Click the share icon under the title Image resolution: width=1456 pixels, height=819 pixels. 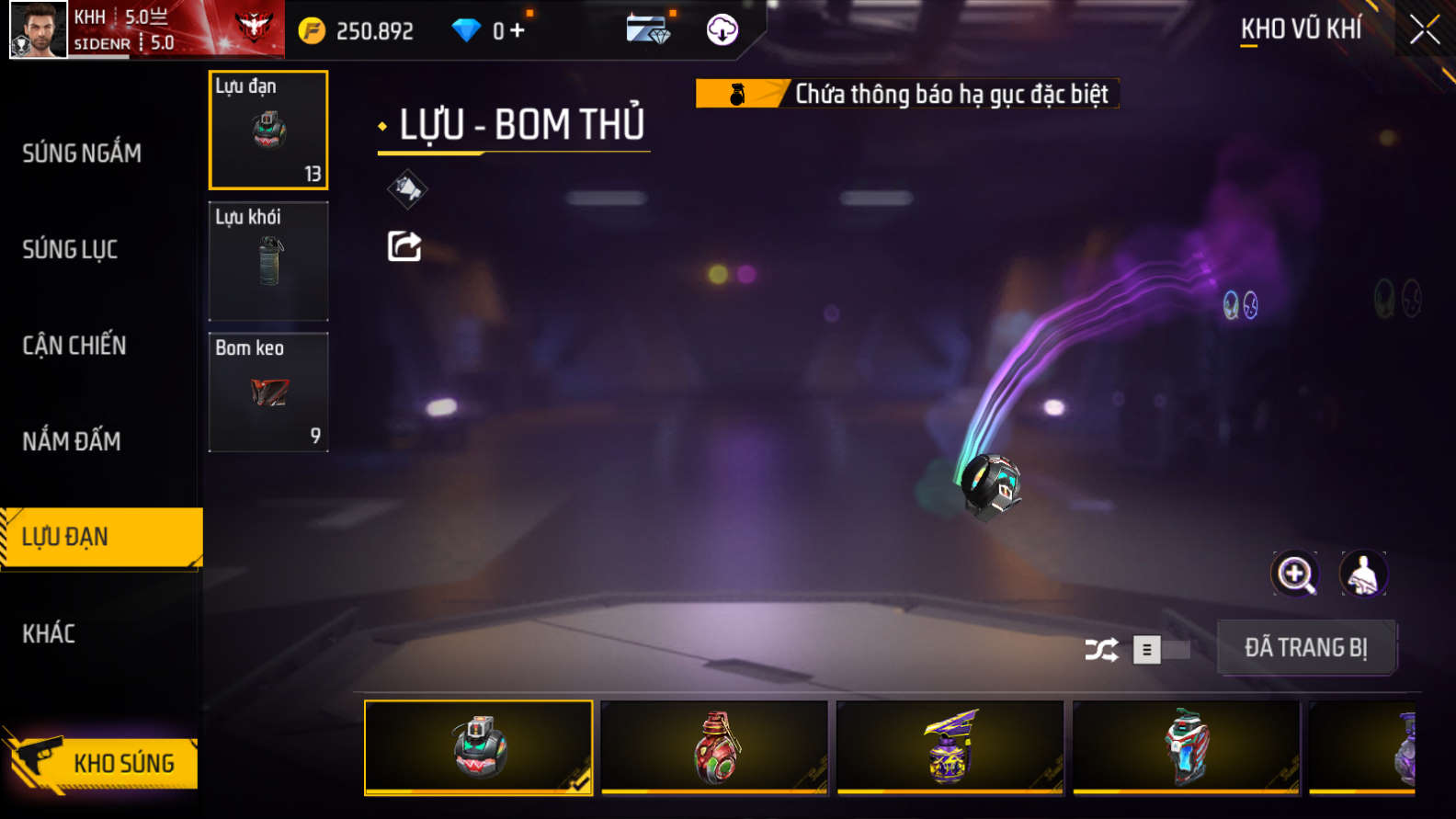404,246
